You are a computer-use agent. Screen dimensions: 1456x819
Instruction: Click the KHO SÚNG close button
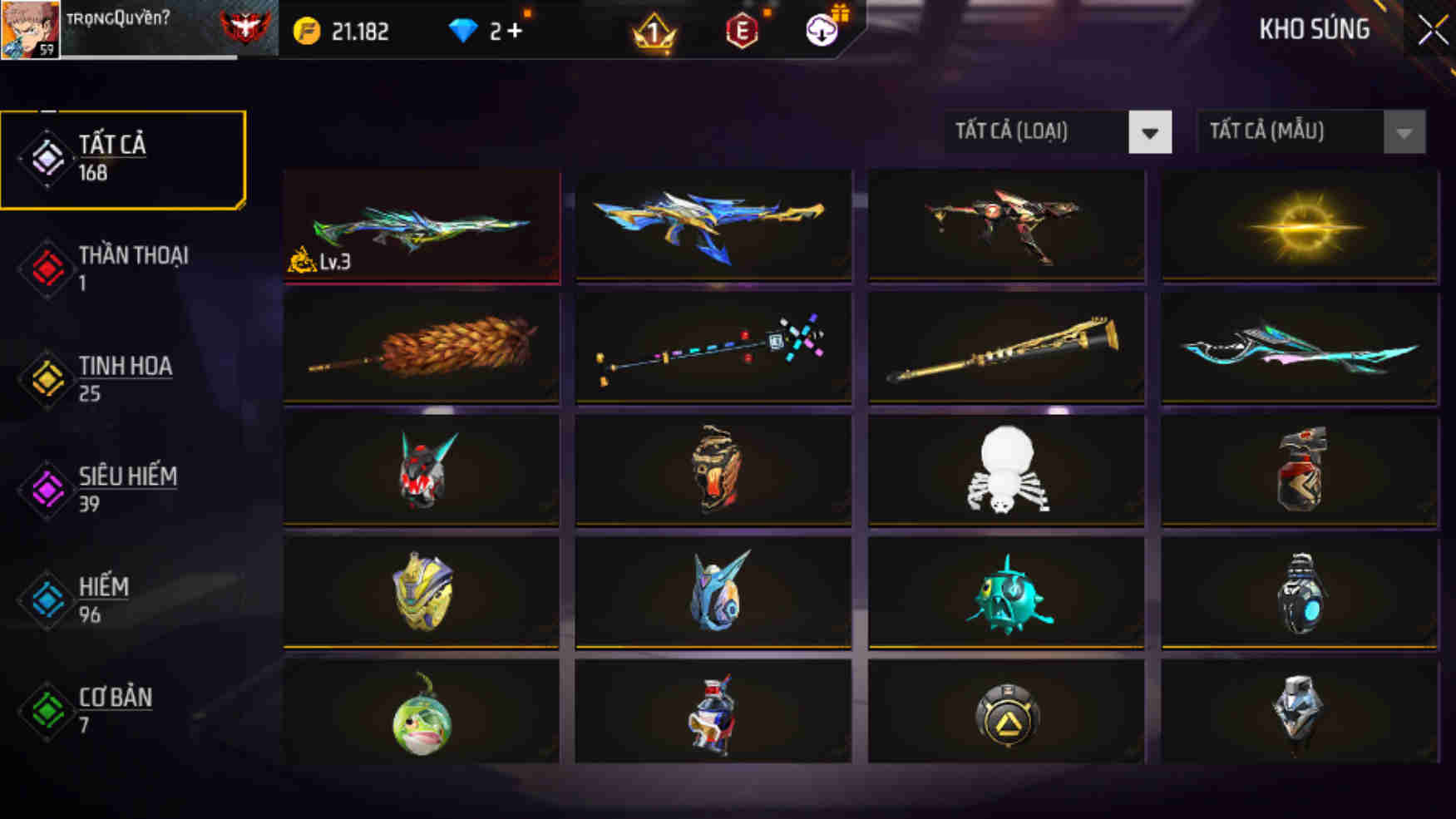click(x=1432, y=27)
